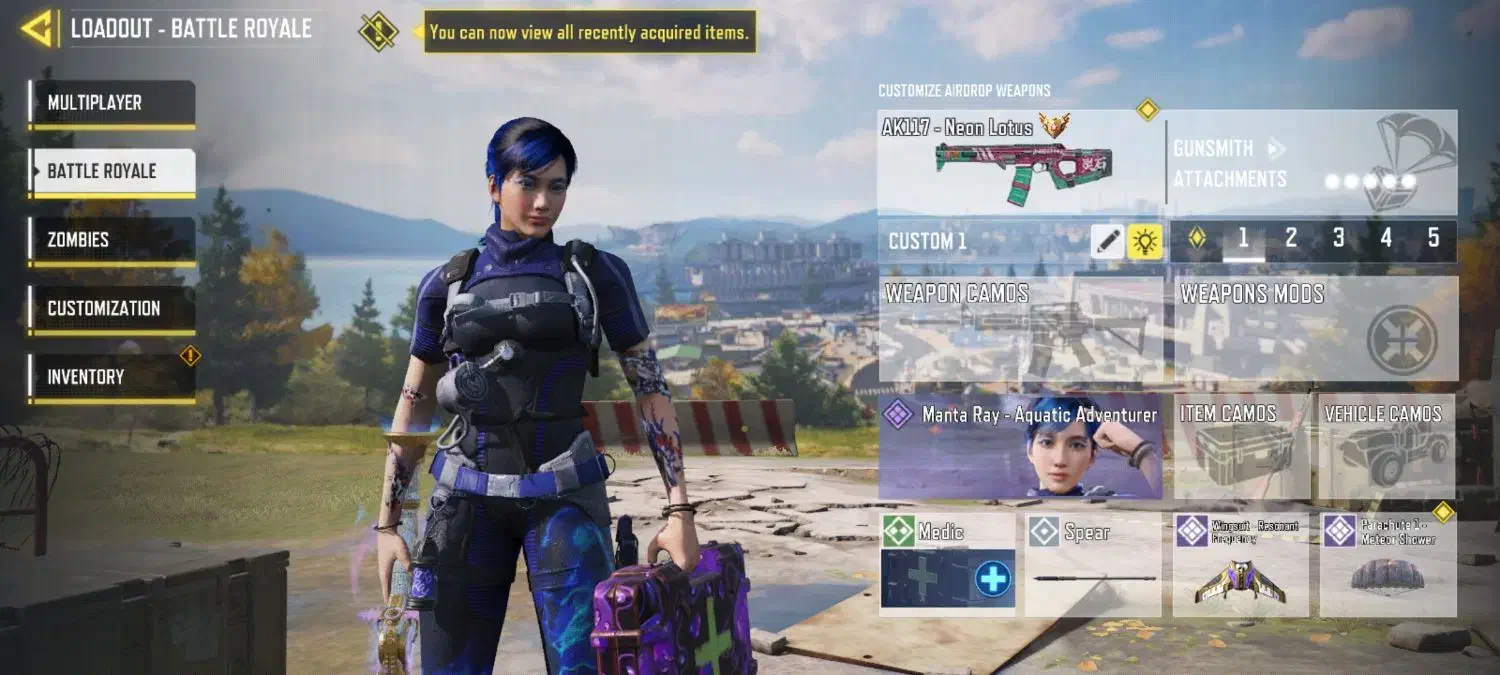The image size is (1500, 675).
Task: Select the AK117 Neon Lotus weapon
Action: click(x=1020, y=162)
